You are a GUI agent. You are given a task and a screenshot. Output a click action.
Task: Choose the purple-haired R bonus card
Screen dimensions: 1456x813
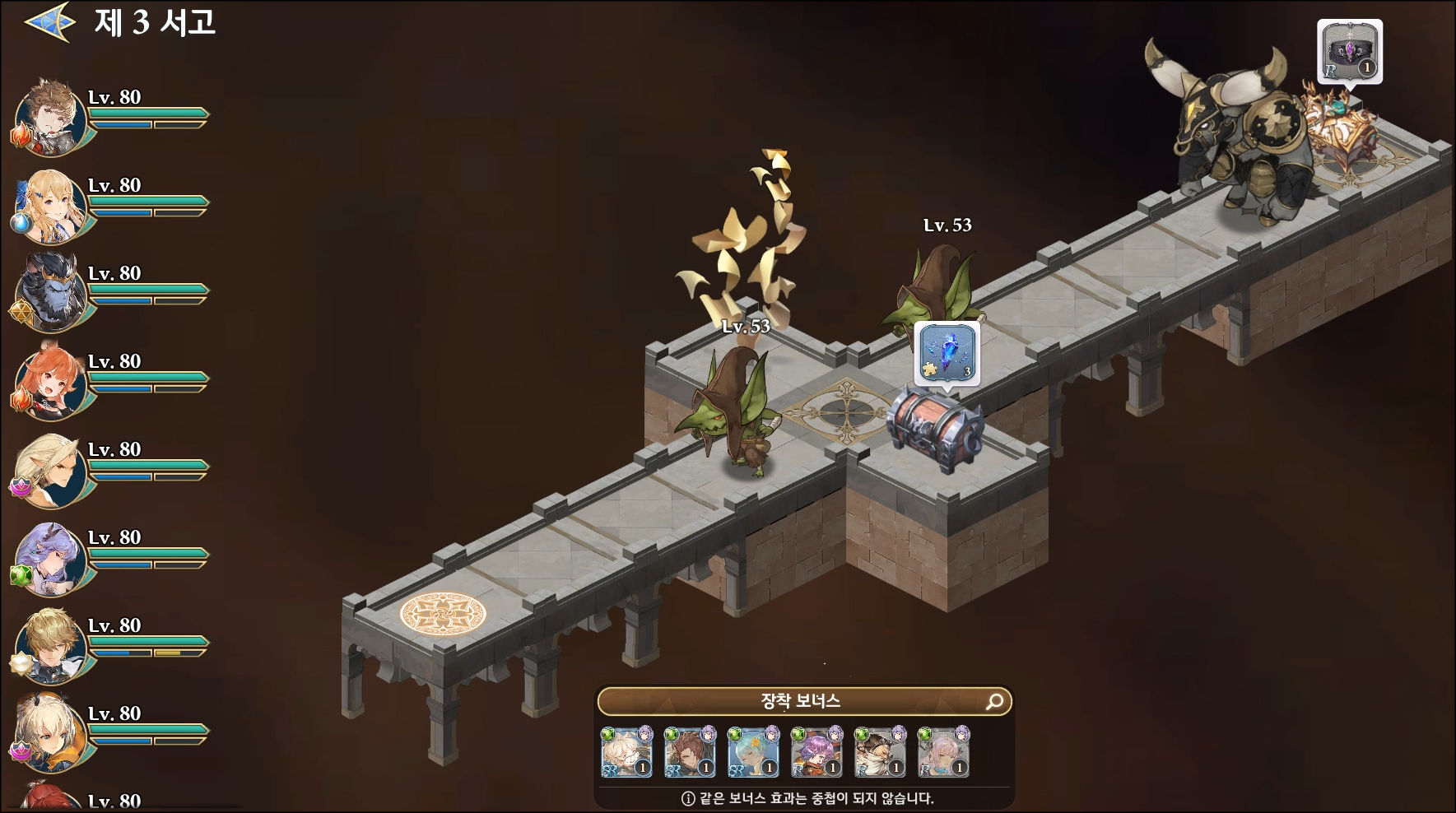817,752
